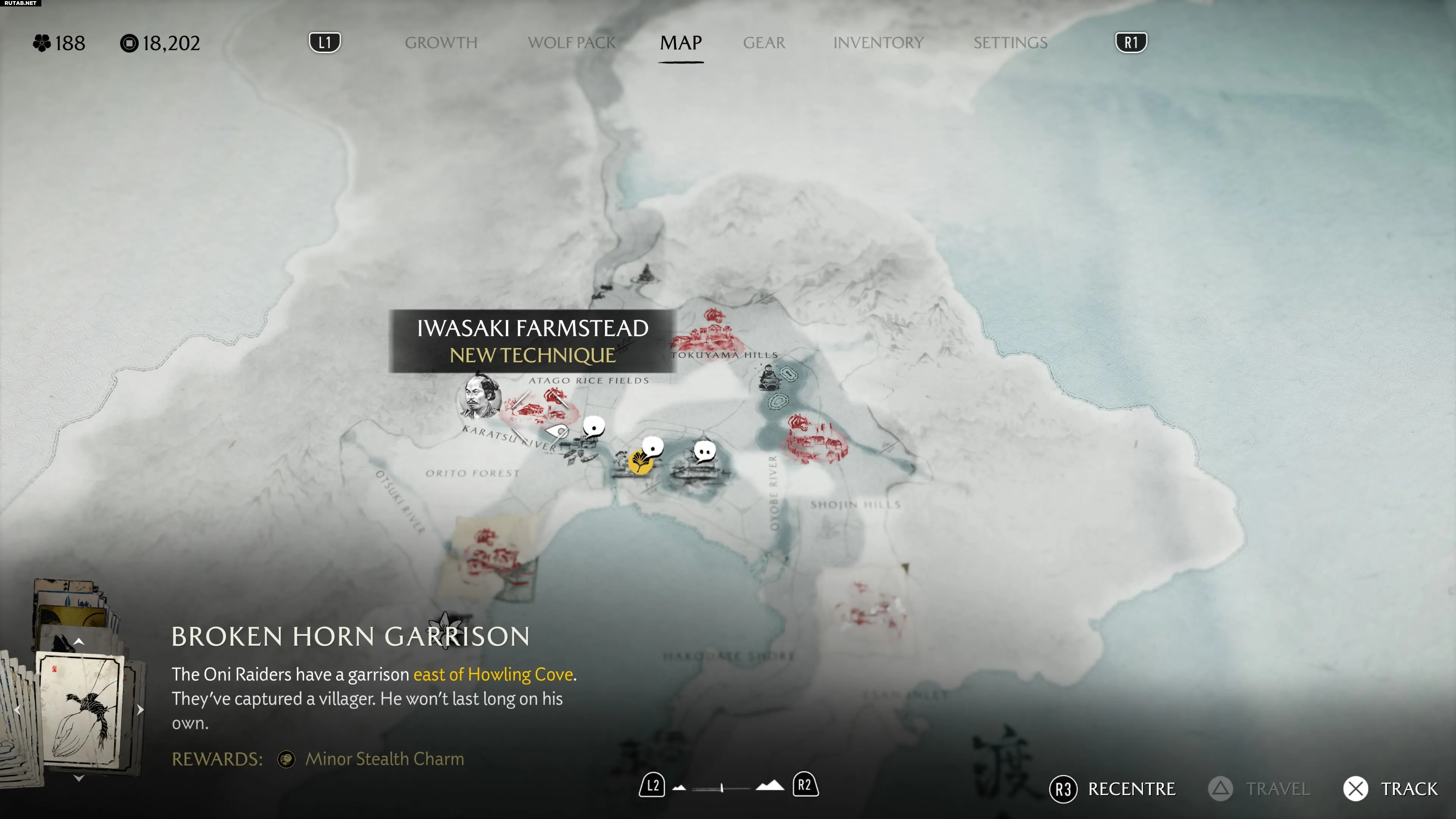
Task: Open the Wolf Pack tab
Action: (571, 43)
